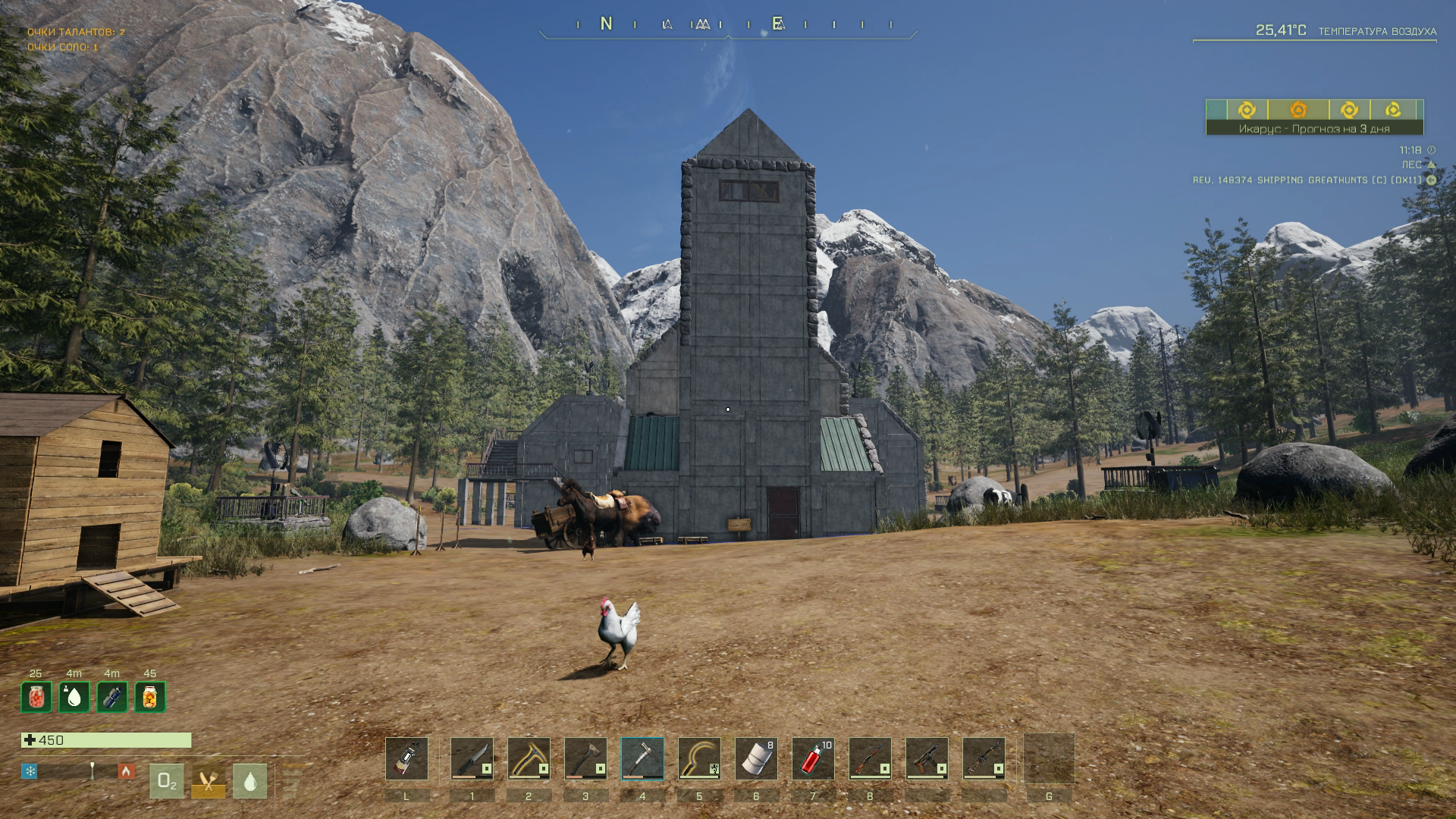Select the lantern slot in the hotbar
Screen dimensions: 1456x819
coord(406,758)
